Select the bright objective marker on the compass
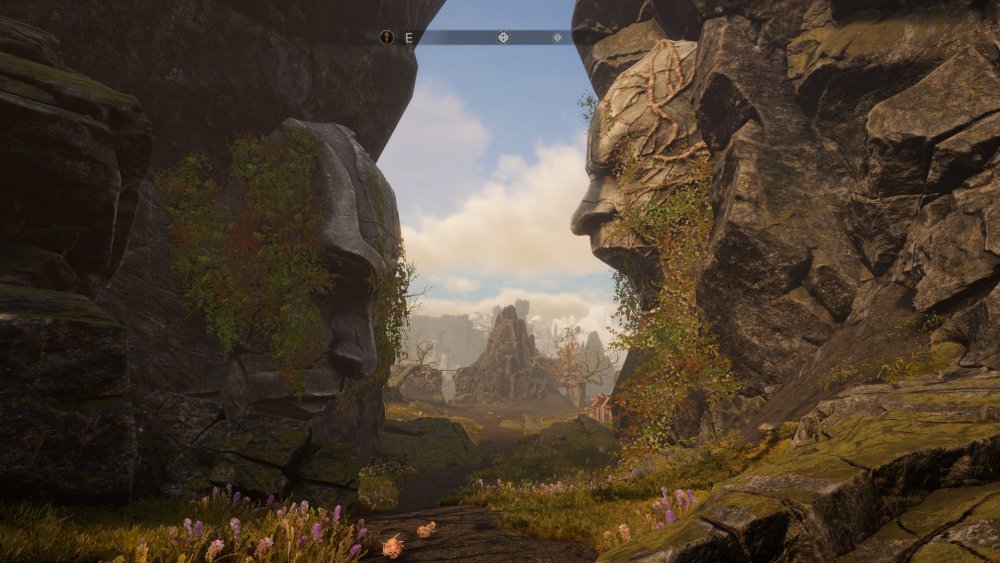Image resolution: width=1000 pixels, height=563 pixels. tap(503, 37)
